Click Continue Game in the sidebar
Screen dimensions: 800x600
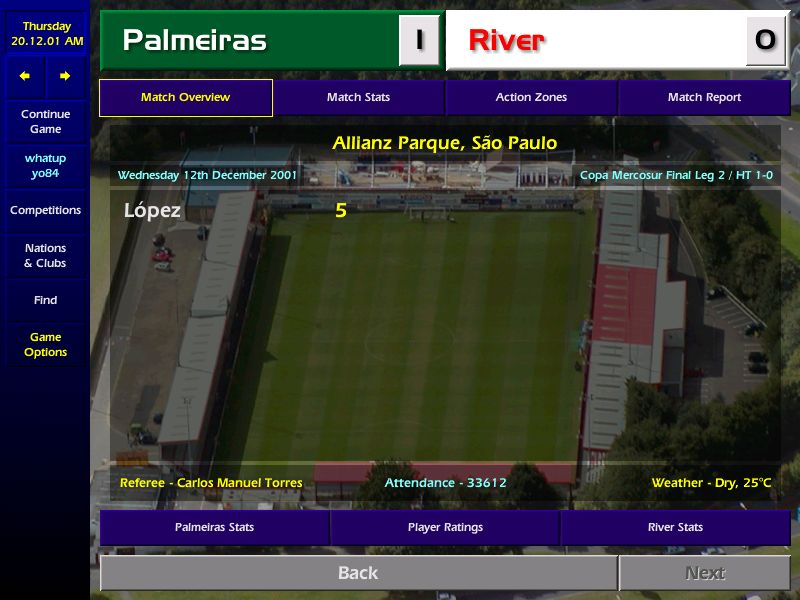pos(45,122)
